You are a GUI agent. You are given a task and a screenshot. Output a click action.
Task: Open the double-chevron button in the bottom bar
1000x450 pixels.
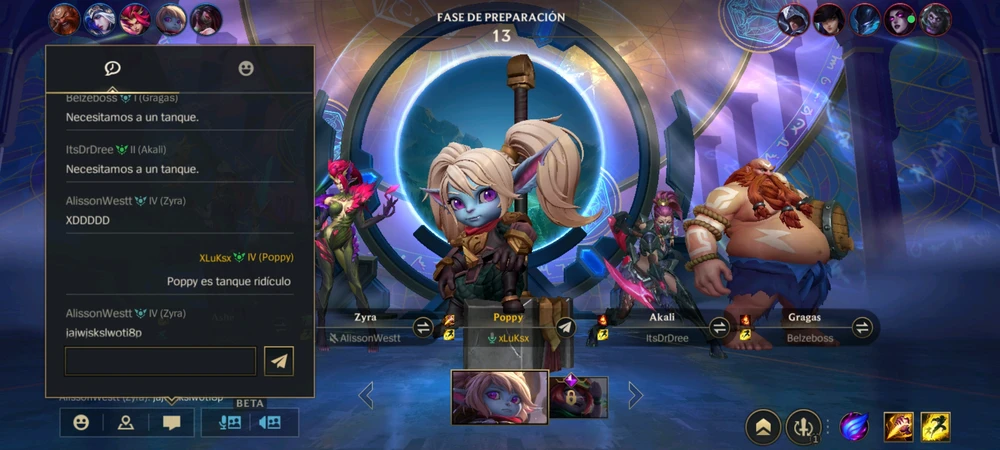764,427
